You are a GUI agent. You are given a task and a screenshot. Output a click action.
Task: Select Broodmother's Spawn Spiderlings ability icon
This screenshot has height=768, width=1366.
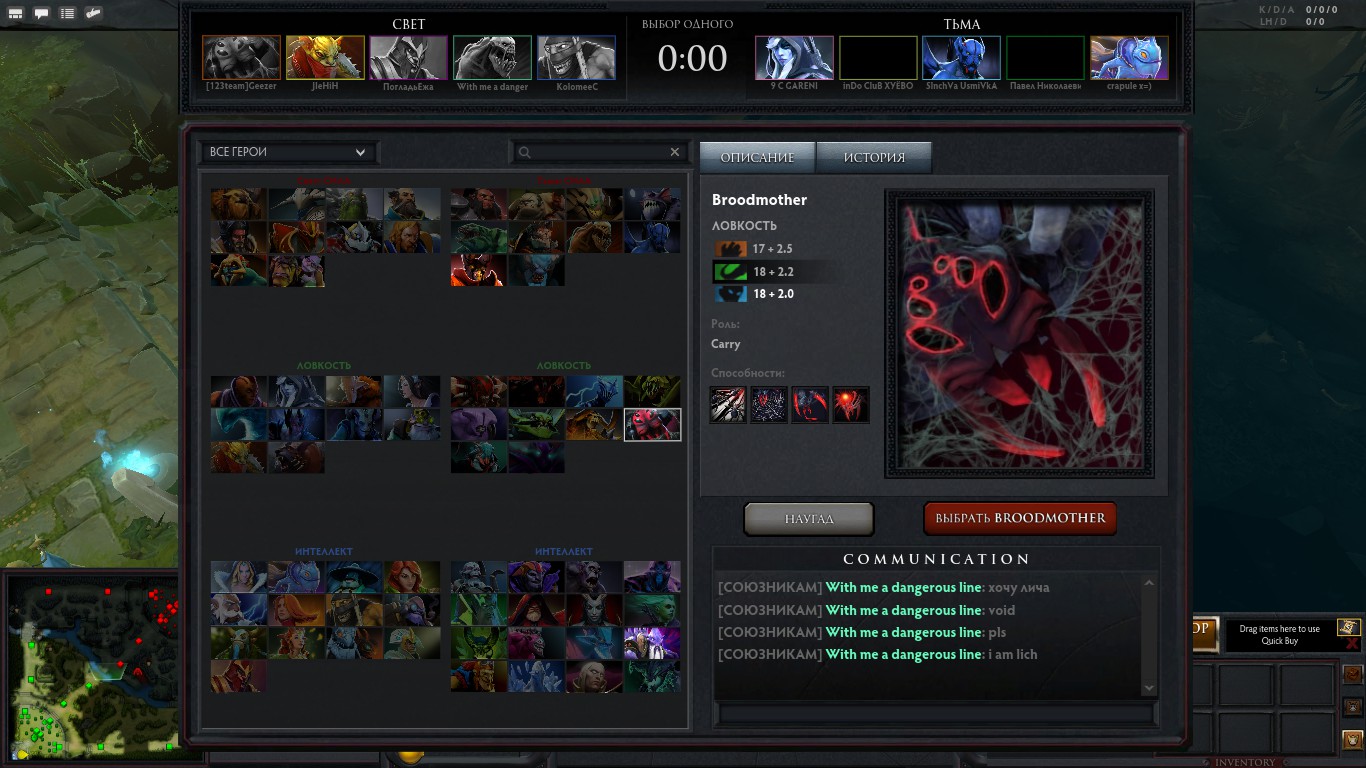point(728,405)
